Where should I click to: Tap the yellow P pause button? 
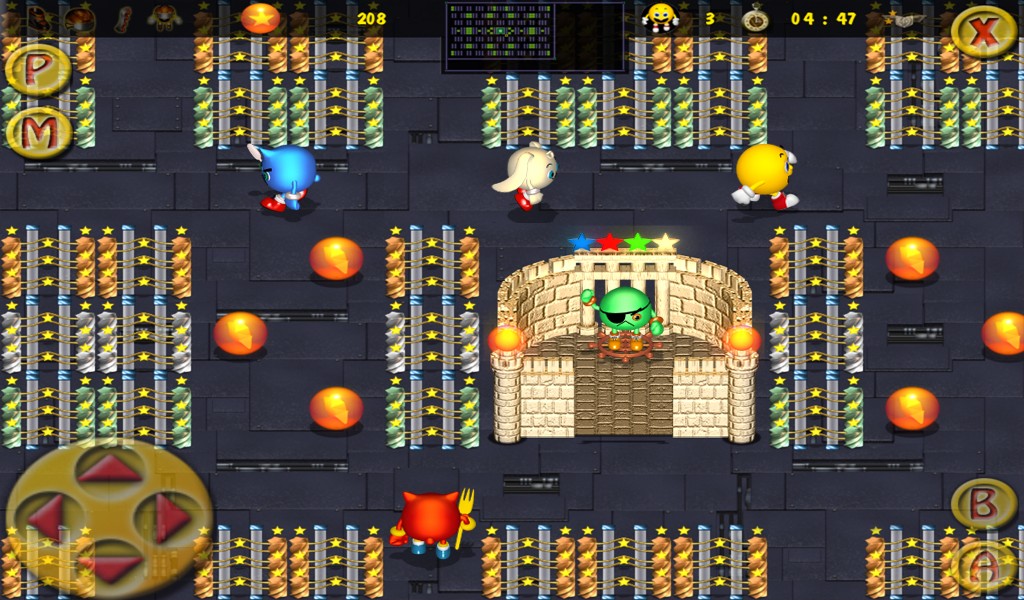pos(38,69)
